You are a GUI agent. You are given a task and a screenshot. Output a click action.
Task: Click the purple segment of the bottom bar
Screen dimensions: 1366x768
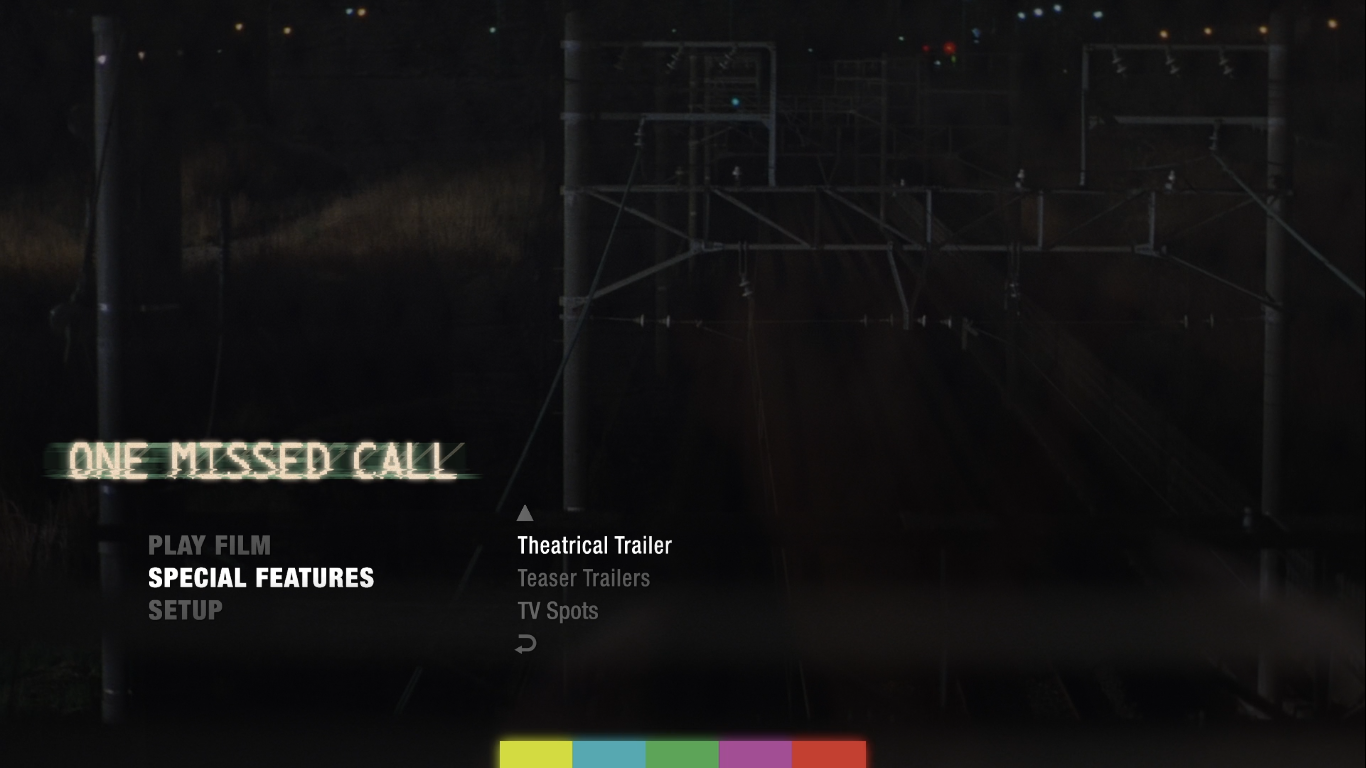click(x=755, y=754)
